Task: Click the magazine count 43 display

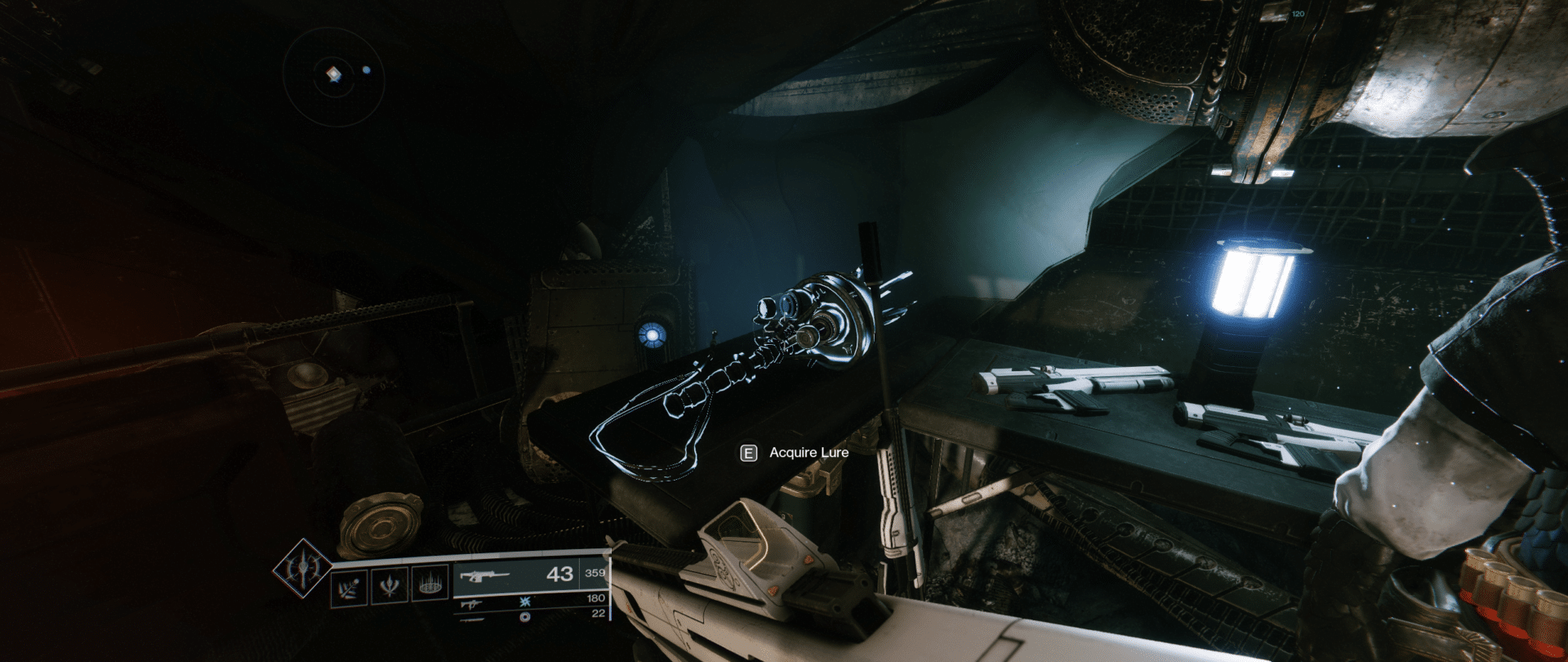Action: point(561,575)
